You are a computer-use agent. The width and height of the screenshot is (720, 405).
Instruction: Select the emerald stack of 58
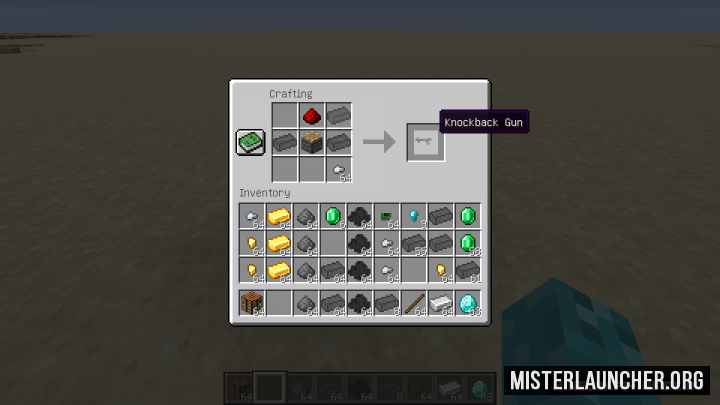click(x=467, y=242)
